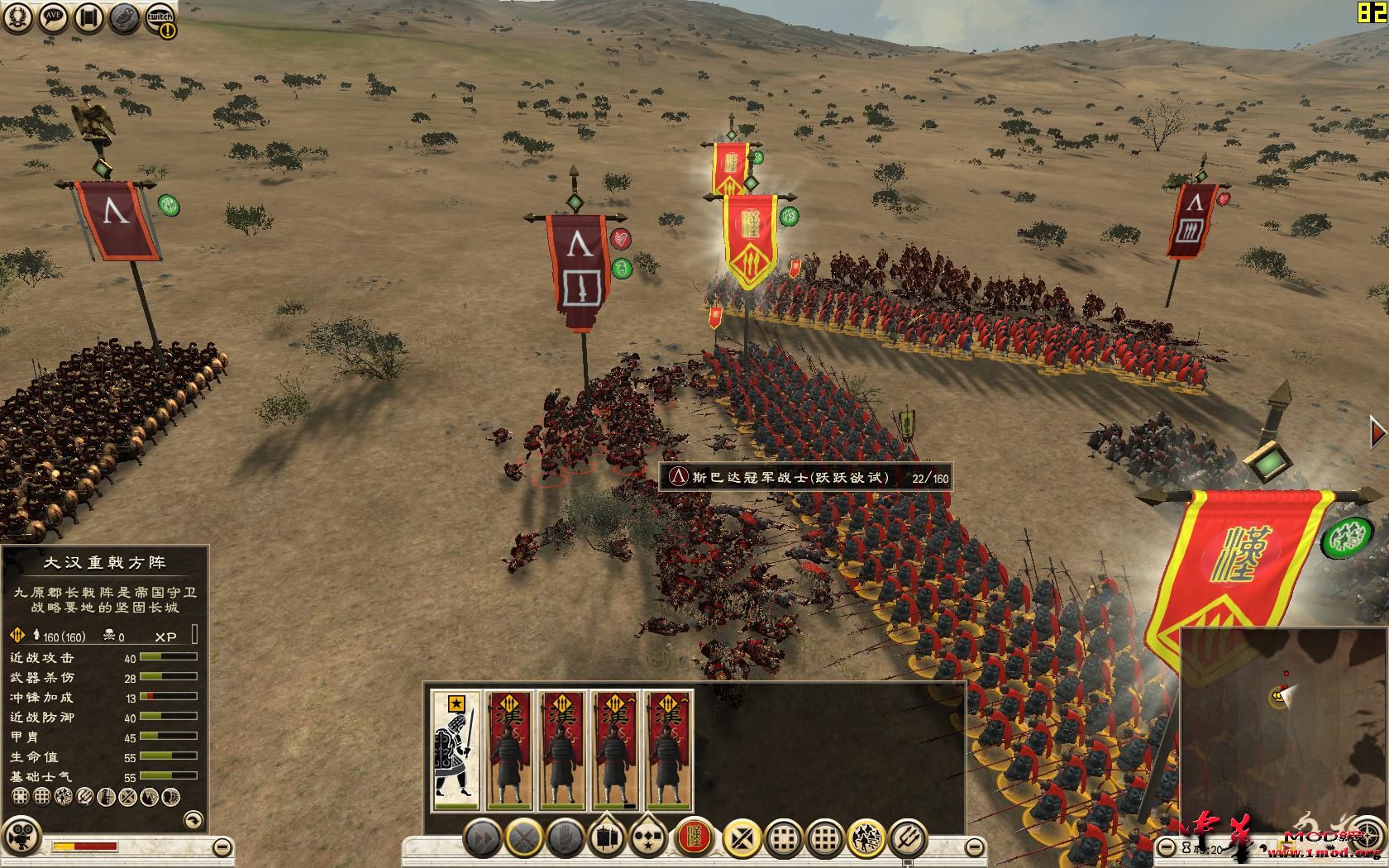This screenshot has width=1389, height=868.
Task: Open the laurel wreath menu button
Action: point(16,18)
